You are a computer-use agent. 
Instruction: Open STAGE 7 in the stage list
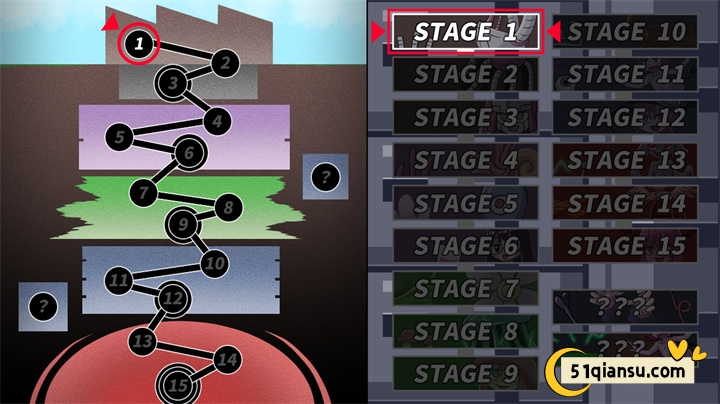point(466,289)
